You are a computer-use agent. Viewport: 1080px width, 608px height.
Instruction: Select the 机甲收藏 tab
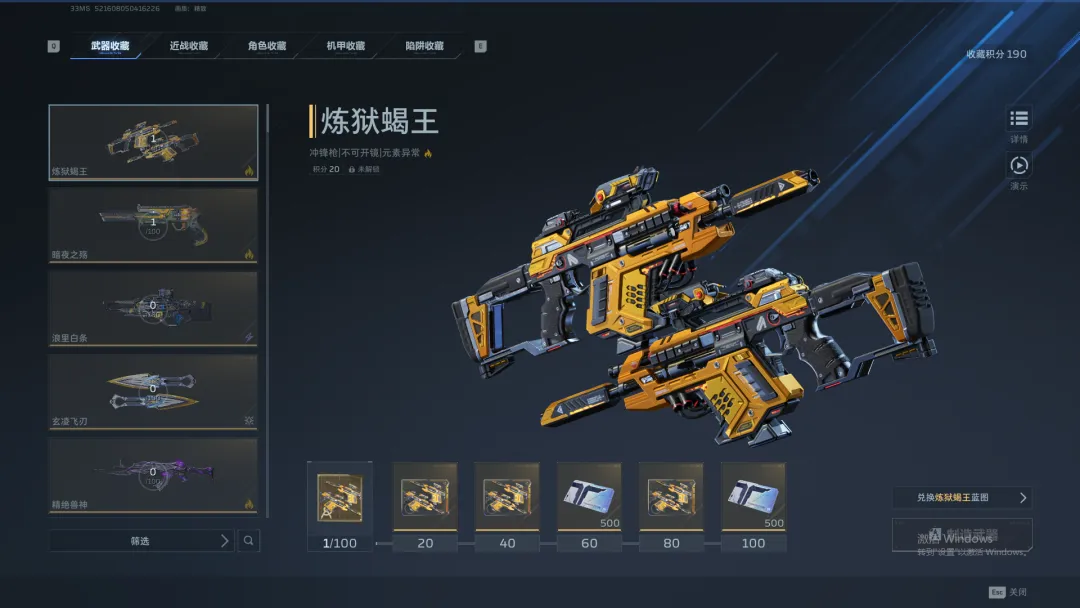click(345, 46)
